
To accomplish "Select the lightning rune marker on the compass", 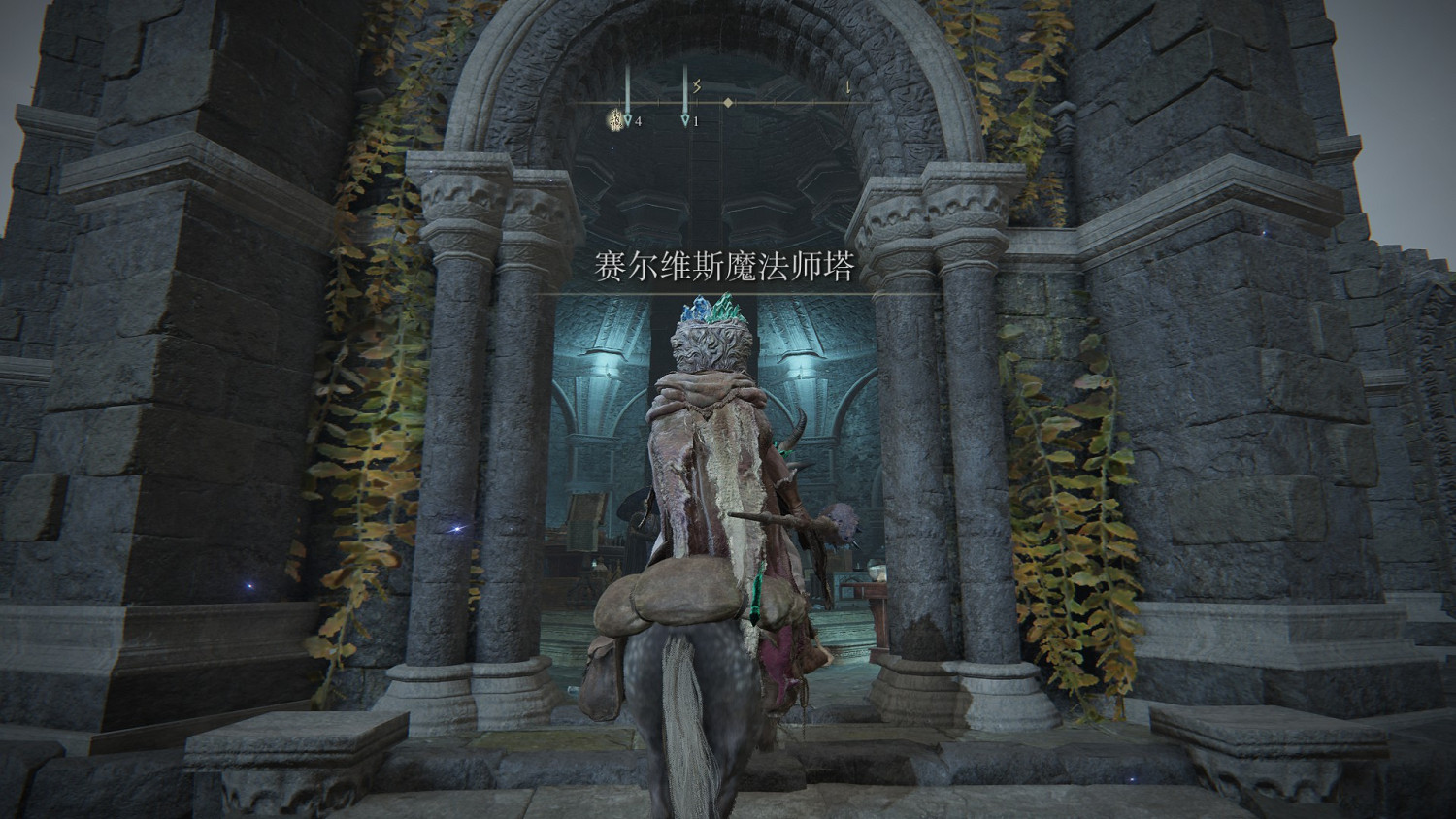I will (697, 85).
